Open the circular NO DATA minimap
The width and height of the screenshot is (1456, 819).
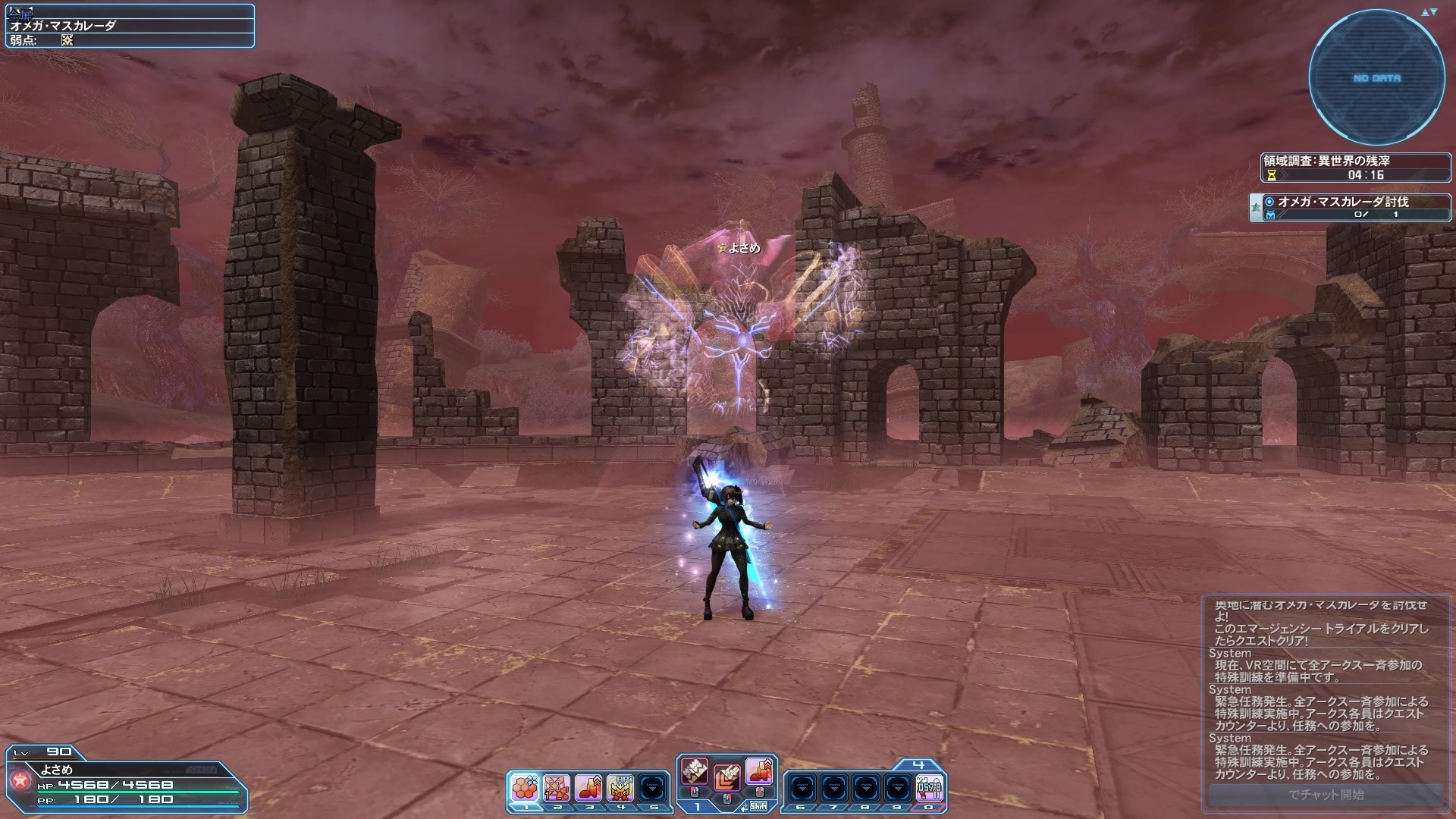(x=1376, y=78)
